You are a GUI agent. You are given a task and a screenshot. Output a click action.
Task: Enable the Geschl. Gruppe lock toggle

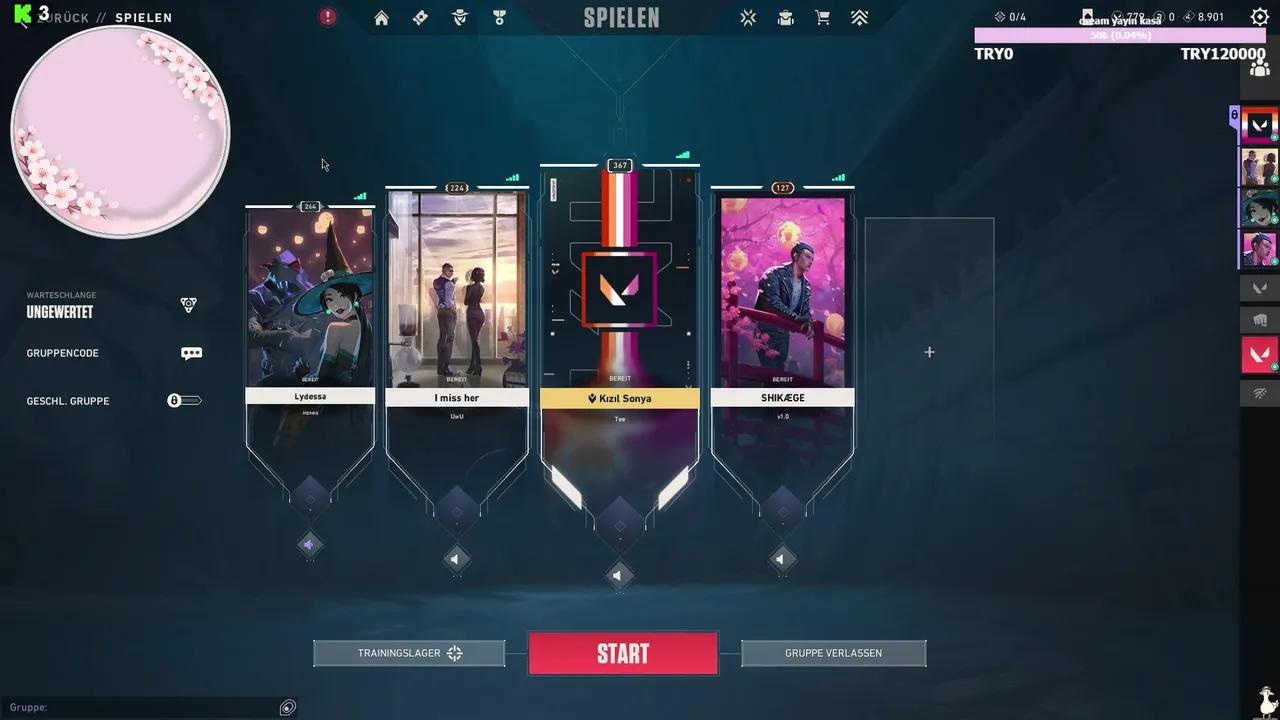184,400
